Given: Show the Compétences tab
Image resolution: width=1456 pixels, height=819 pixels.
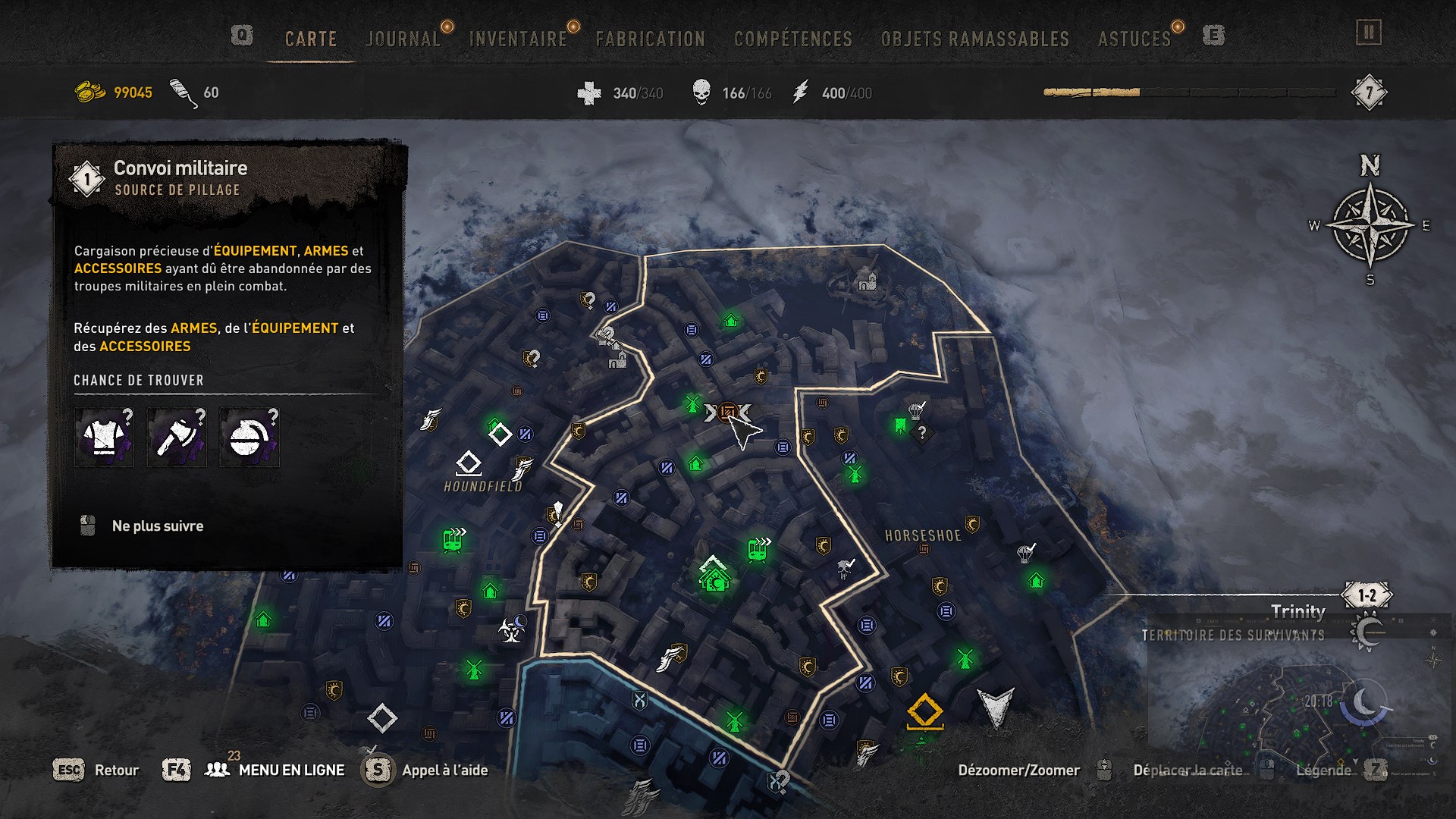Looking at the screenshot, I should point(792,39).
